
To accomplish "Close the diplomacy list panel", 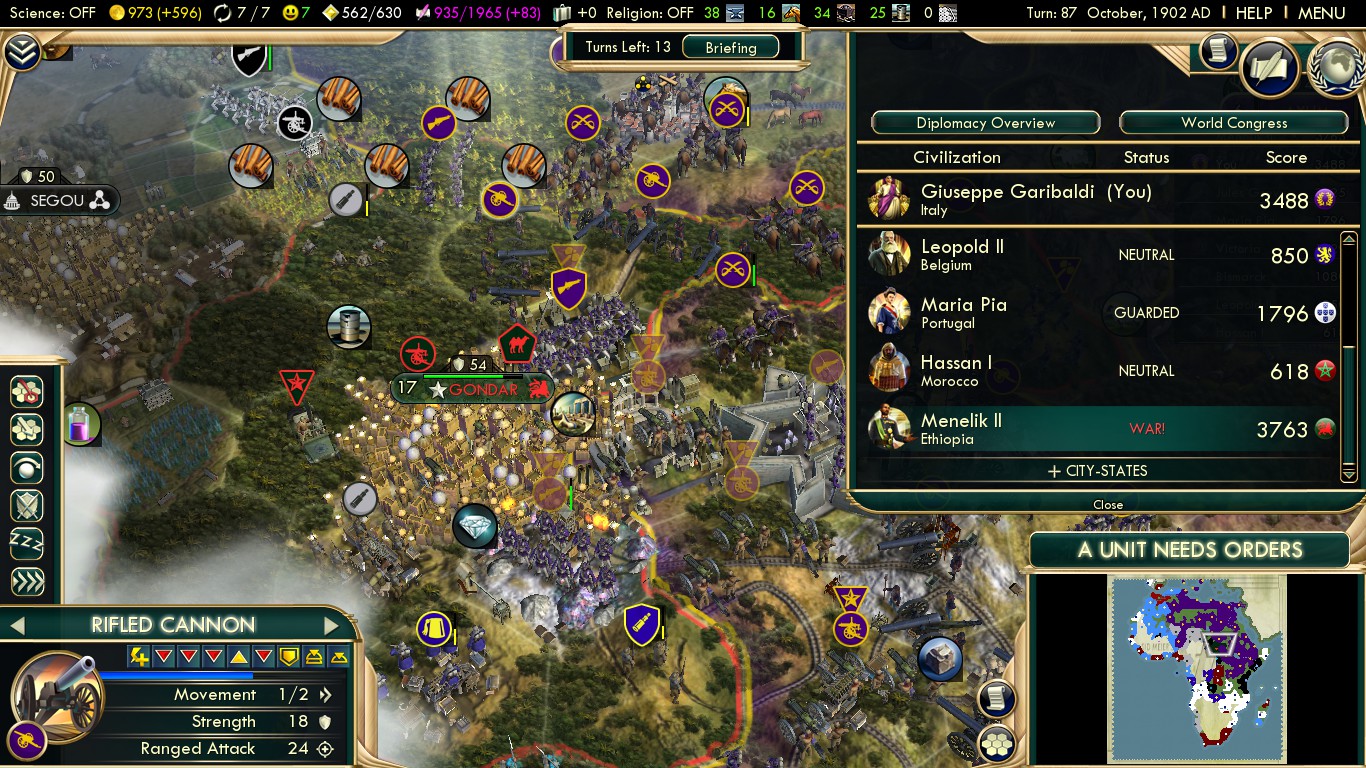I will click(x=1107, y=505).
